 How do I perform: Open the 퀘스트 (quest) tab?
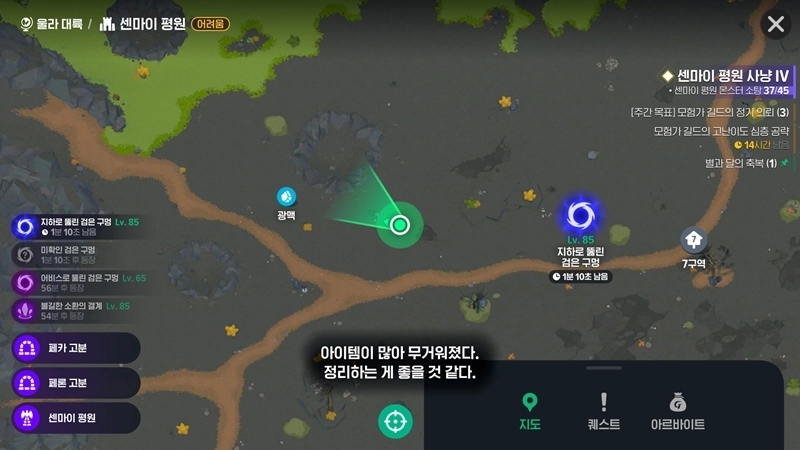[x=603, y=411]
